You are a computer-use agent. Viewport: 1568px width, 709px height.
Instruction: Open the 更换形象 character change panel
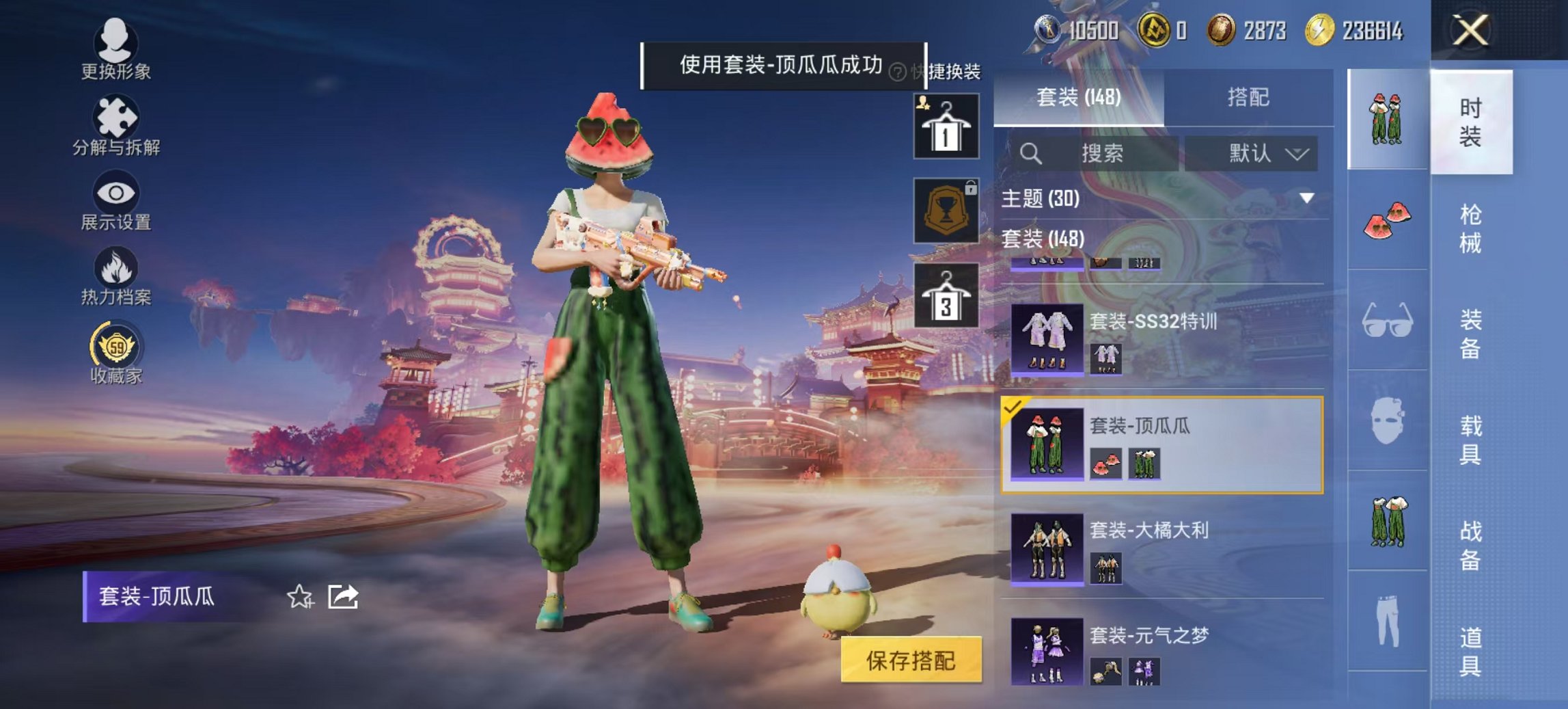coord(115,51)
